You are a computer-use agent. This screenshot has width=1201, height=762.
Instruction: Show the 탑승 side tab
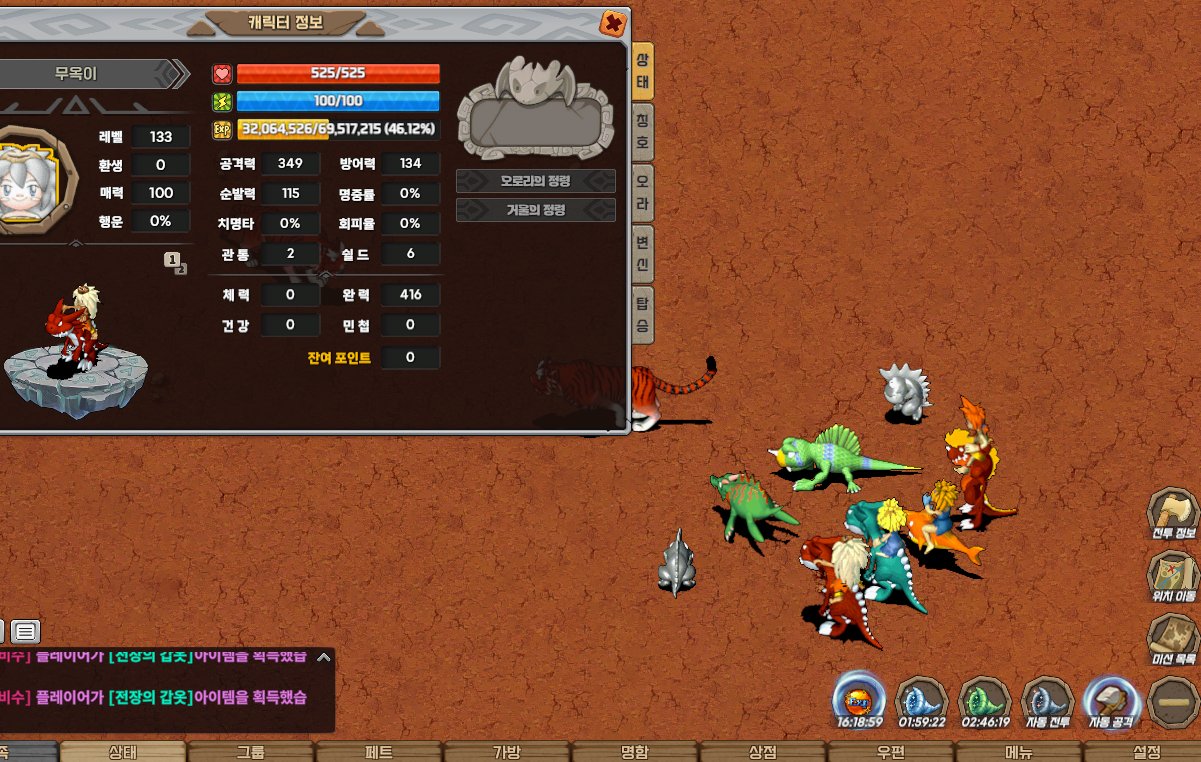(643, 314)
